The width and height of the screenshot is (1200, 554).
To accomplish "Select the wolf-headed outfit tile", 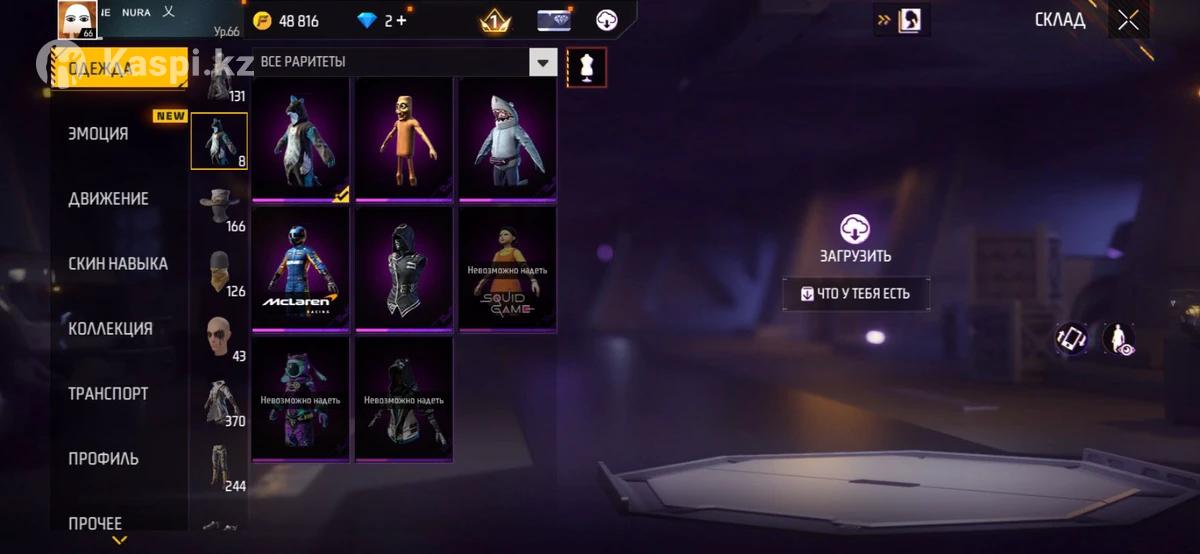I will 300,140.
